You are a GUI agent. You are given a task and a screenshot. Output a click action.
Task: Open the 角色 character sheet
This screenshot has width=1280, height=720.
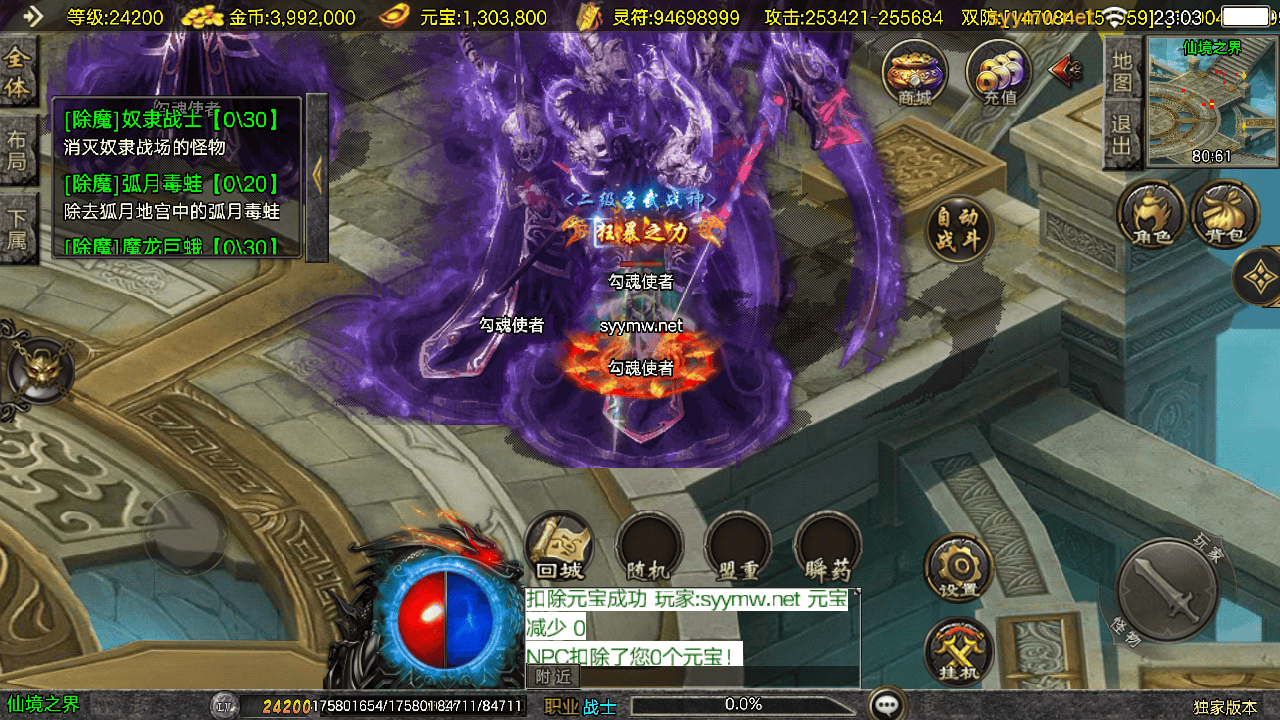click(x=1152, y=213)
